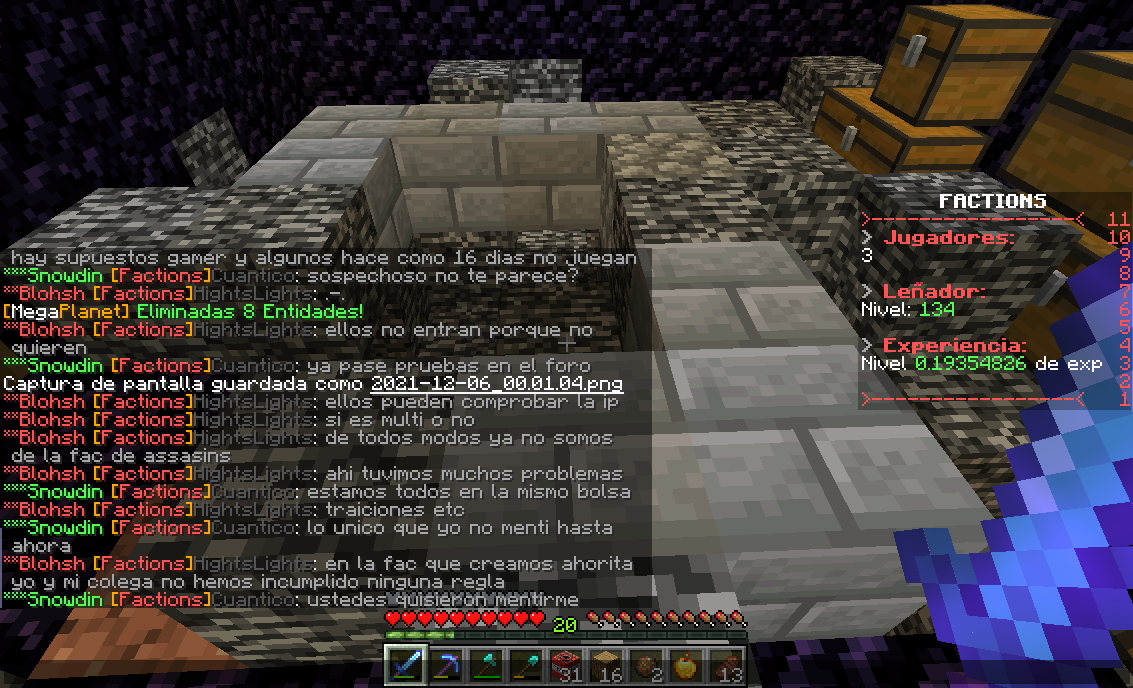Viewport: 1133px width, 688px height.
Task: Select the enchanted pickaxe hotbar slot
Action: click(446, 666)
